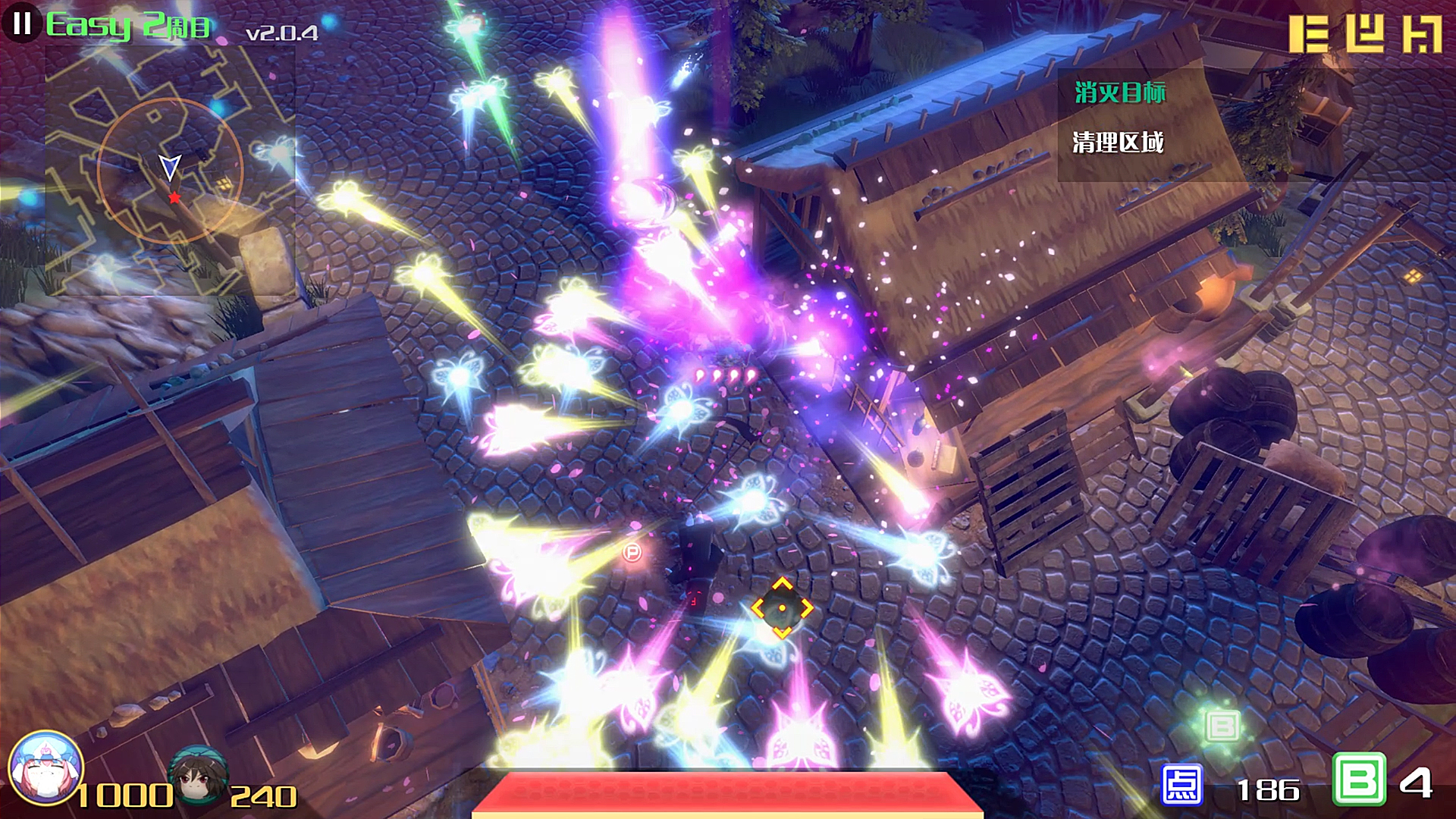The width and height of the screenshot is (1456, 819).
Task: Select the first yellow rune icon top-right
Action: (1308, 34)
